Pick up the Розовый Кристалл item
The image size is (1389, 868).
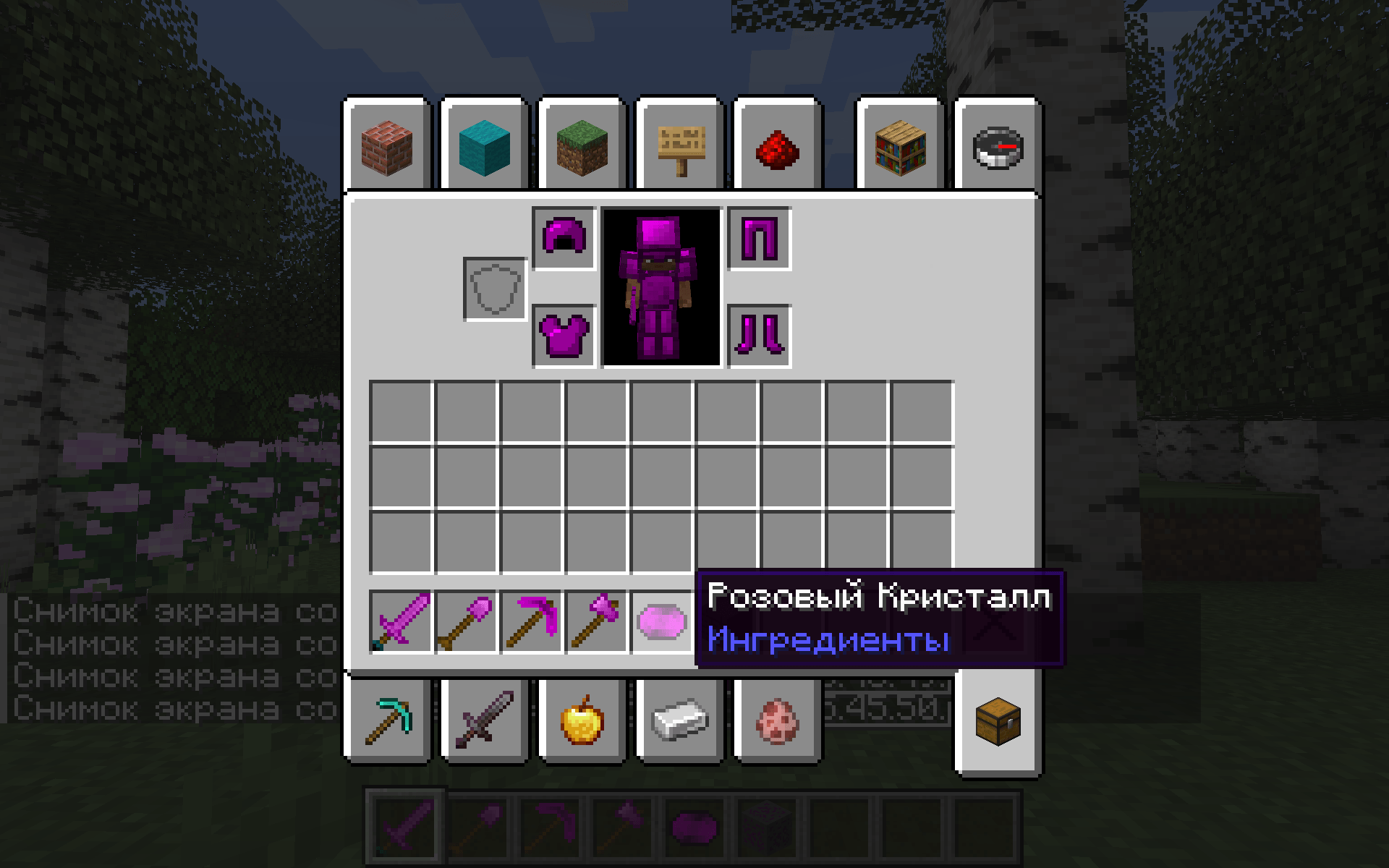659,621
